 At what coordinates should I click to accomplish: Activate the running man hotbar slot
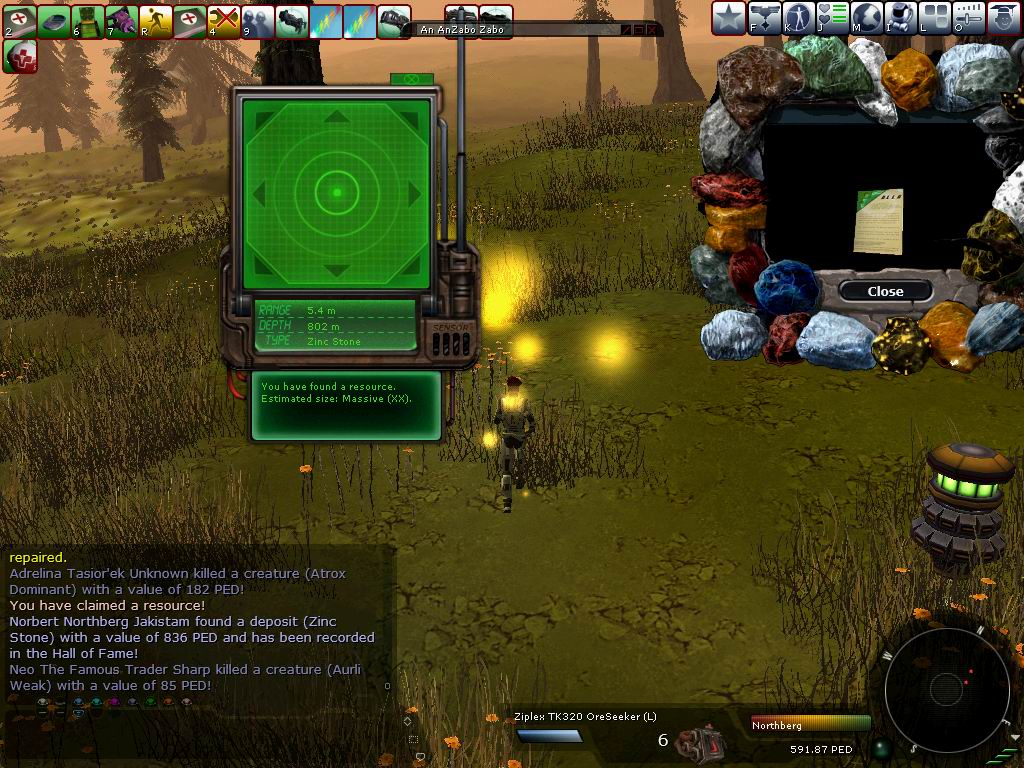coord(156,21)
